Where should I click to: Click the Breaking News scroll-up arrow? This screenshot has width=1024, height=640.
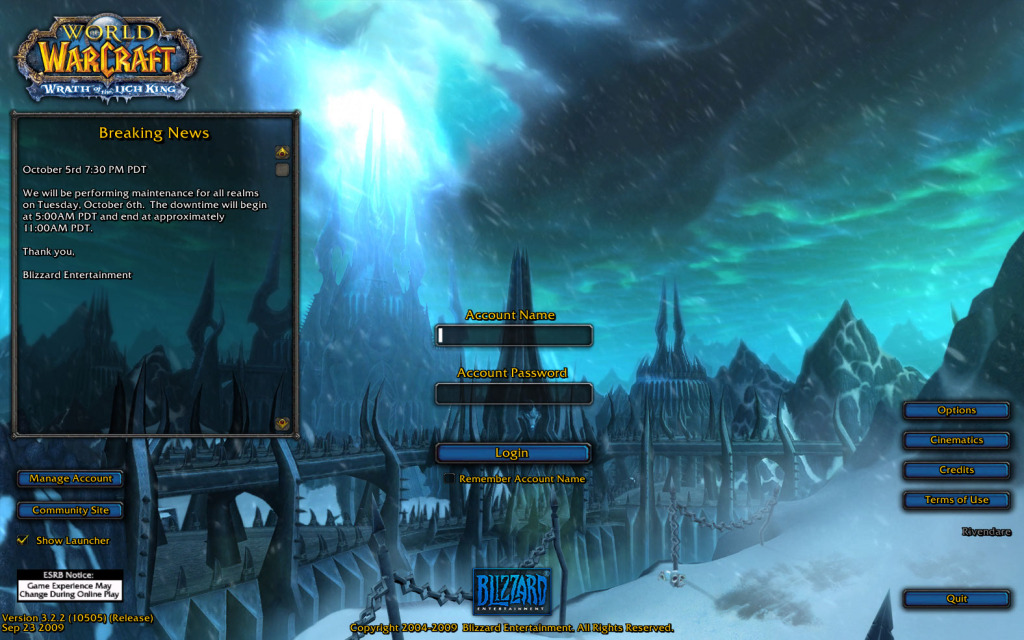click(x=283, y=152)
